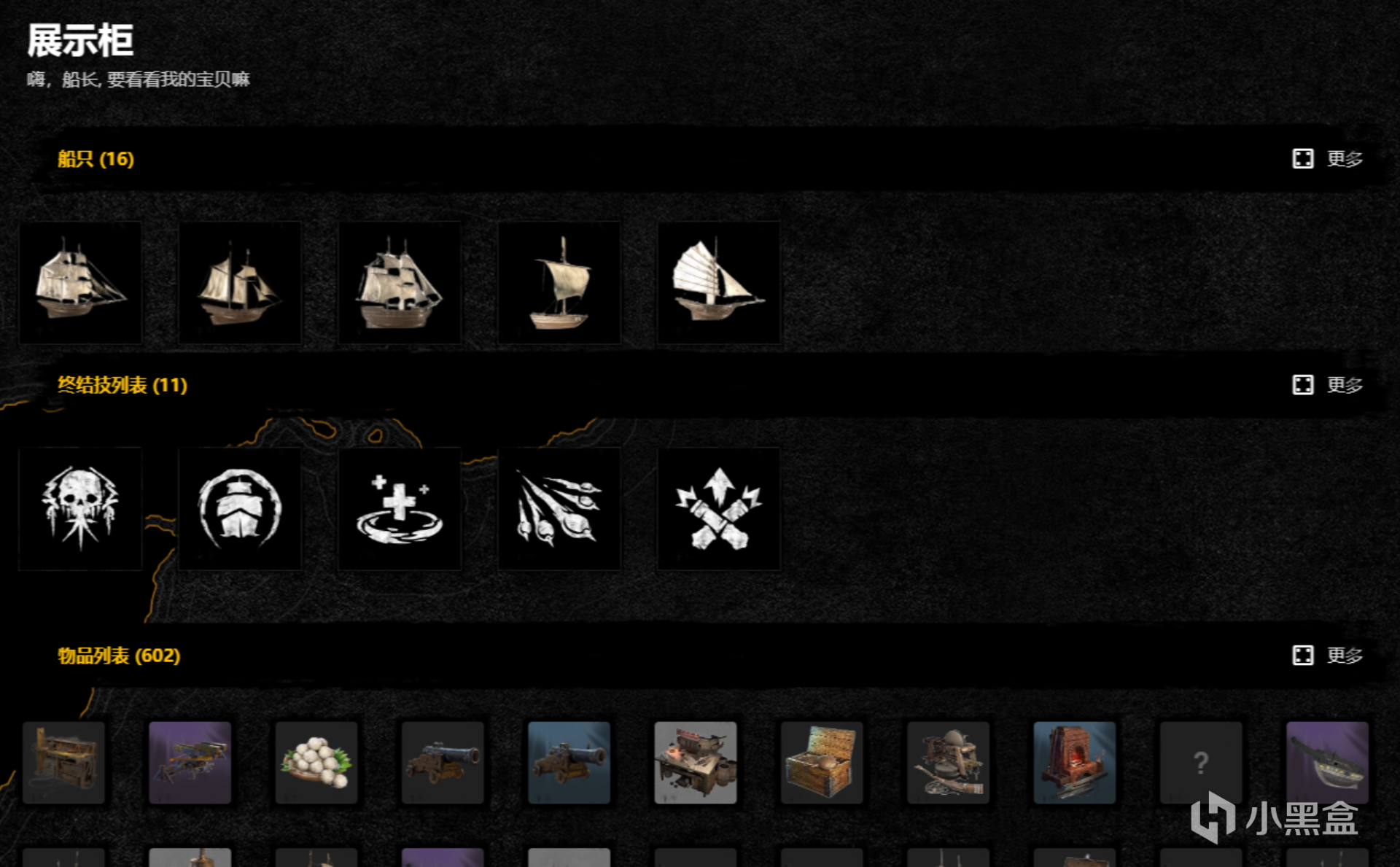Image resolution: width=1400 pixels, height=867 pixels.
Task: Select the single-sail sloop icon
Action: tap(559, 283)
